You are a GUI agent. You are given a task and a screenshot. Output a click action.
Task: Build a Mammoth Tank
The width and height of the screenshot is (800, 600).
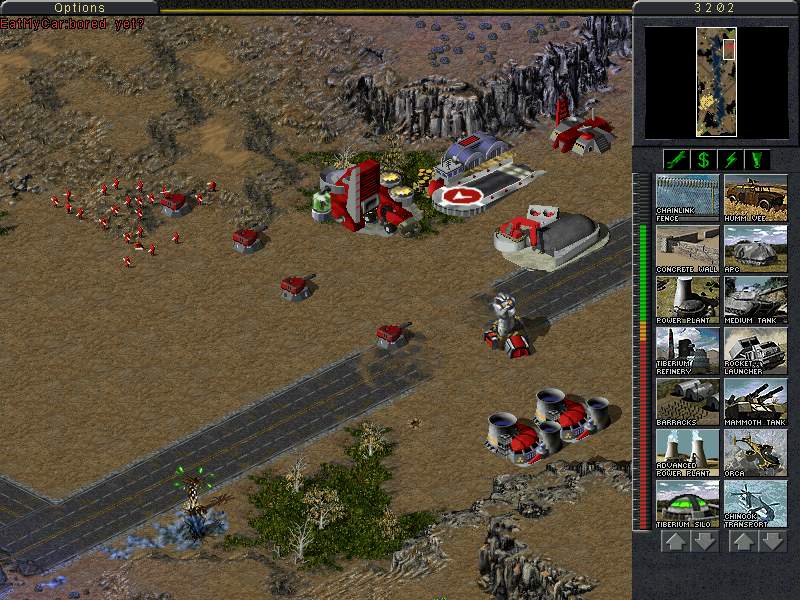click(x=755, y=401)
